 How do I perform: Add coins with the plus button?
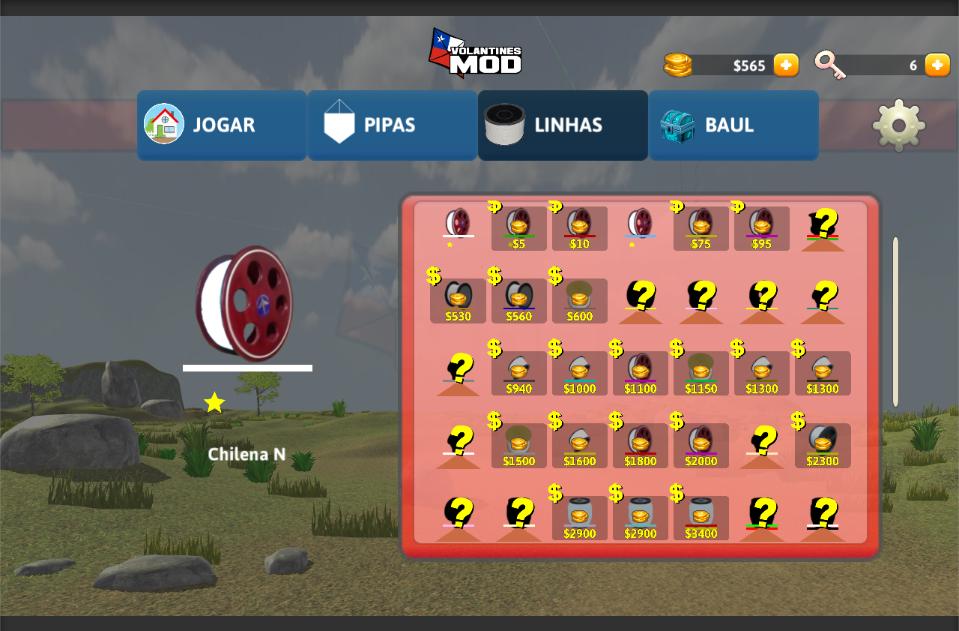click(787, 65)
